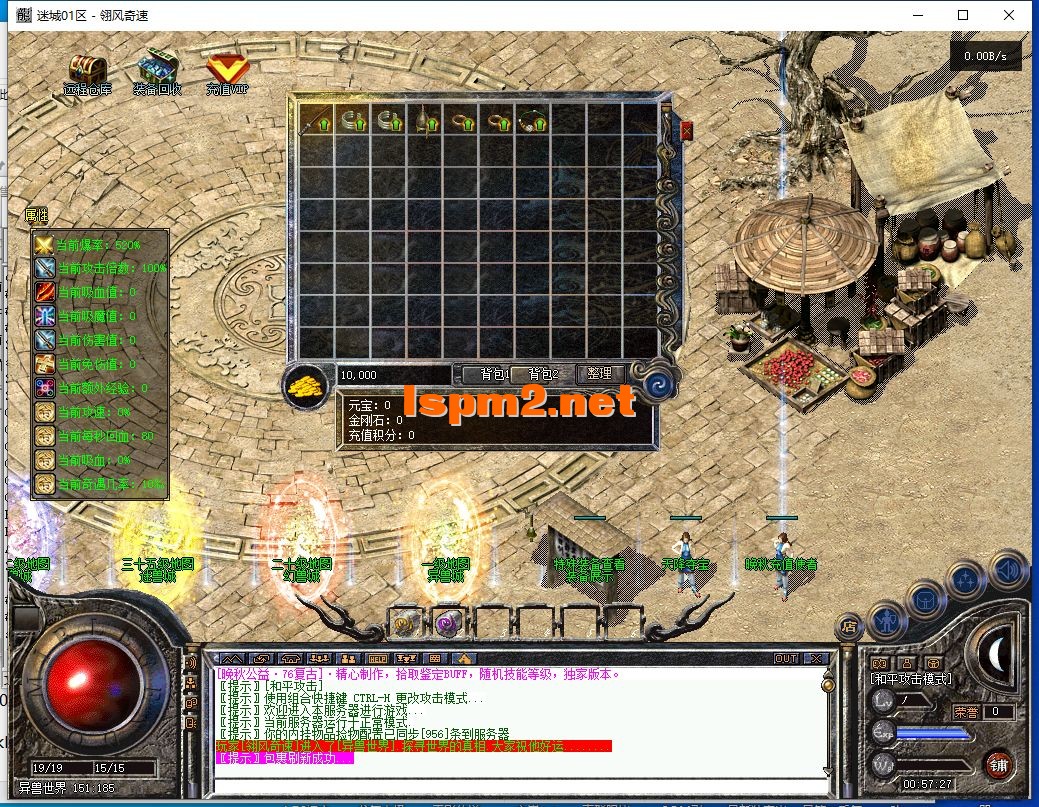Open the 远程仓库 remote warehouse chest
The image size is (1039, 807).
click(84, 71)
